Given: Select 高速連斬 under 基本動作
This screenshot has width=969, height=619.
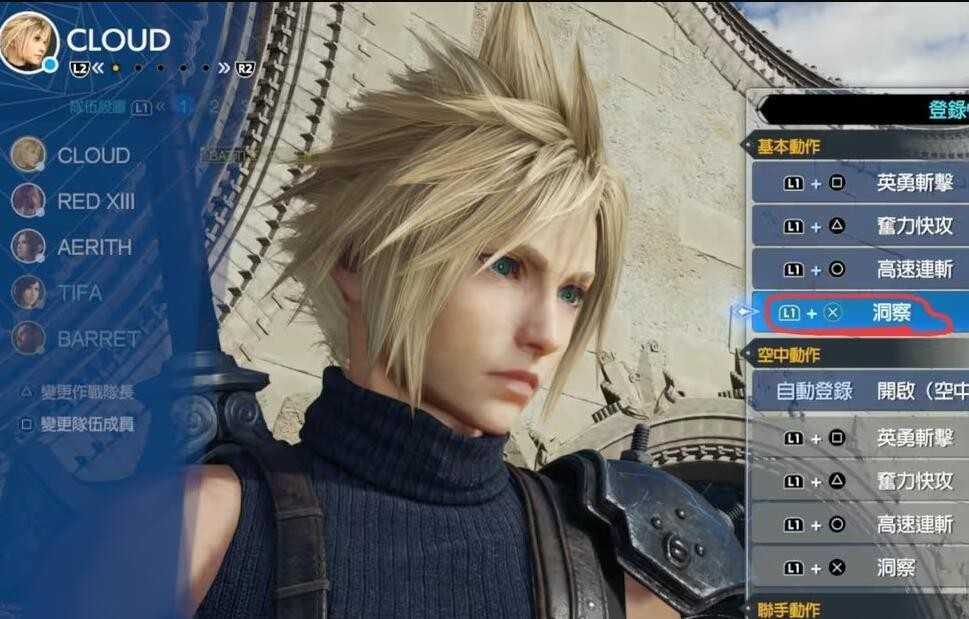Looking at the screenshot, I should (860, 270).
